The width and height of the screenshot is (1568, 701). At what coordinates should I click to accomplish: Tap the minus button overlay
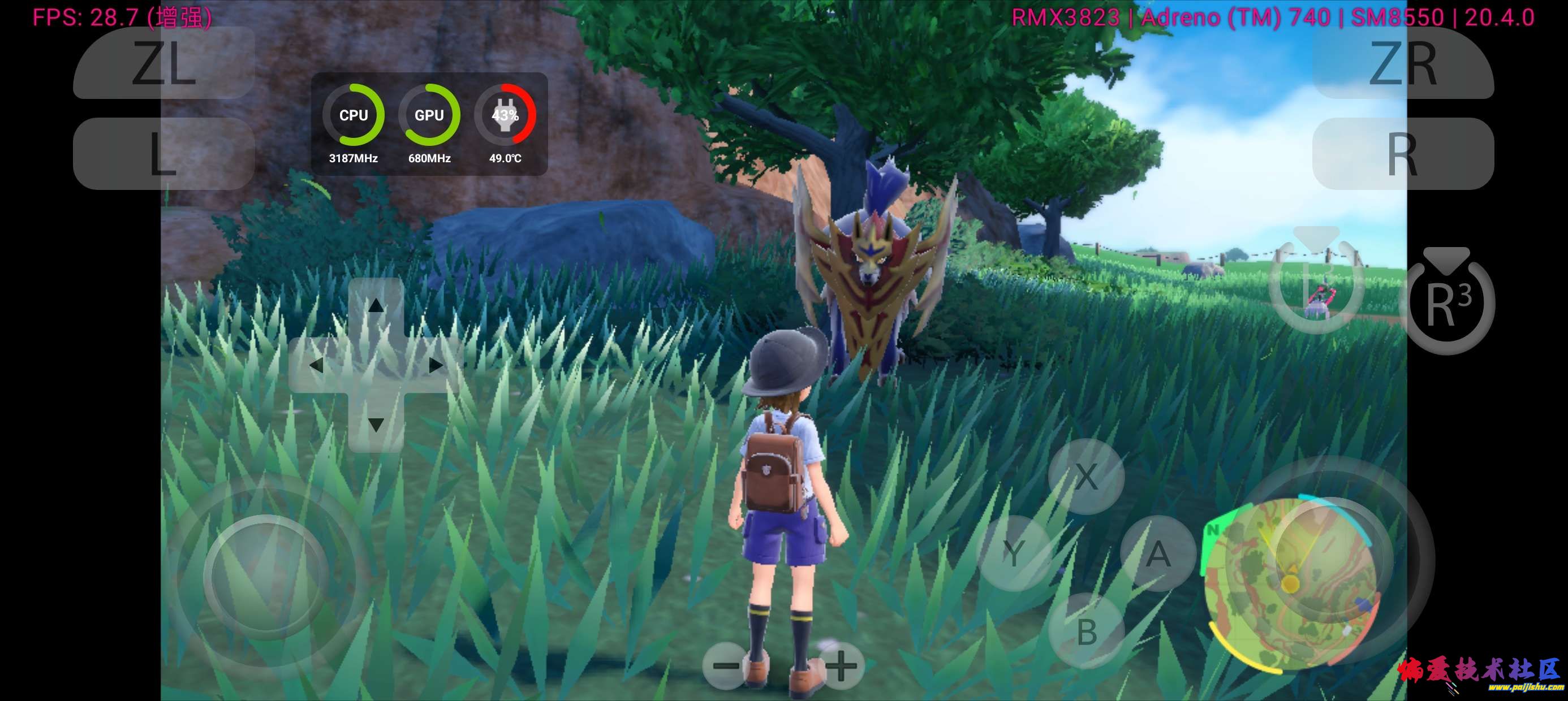point(725,665)
